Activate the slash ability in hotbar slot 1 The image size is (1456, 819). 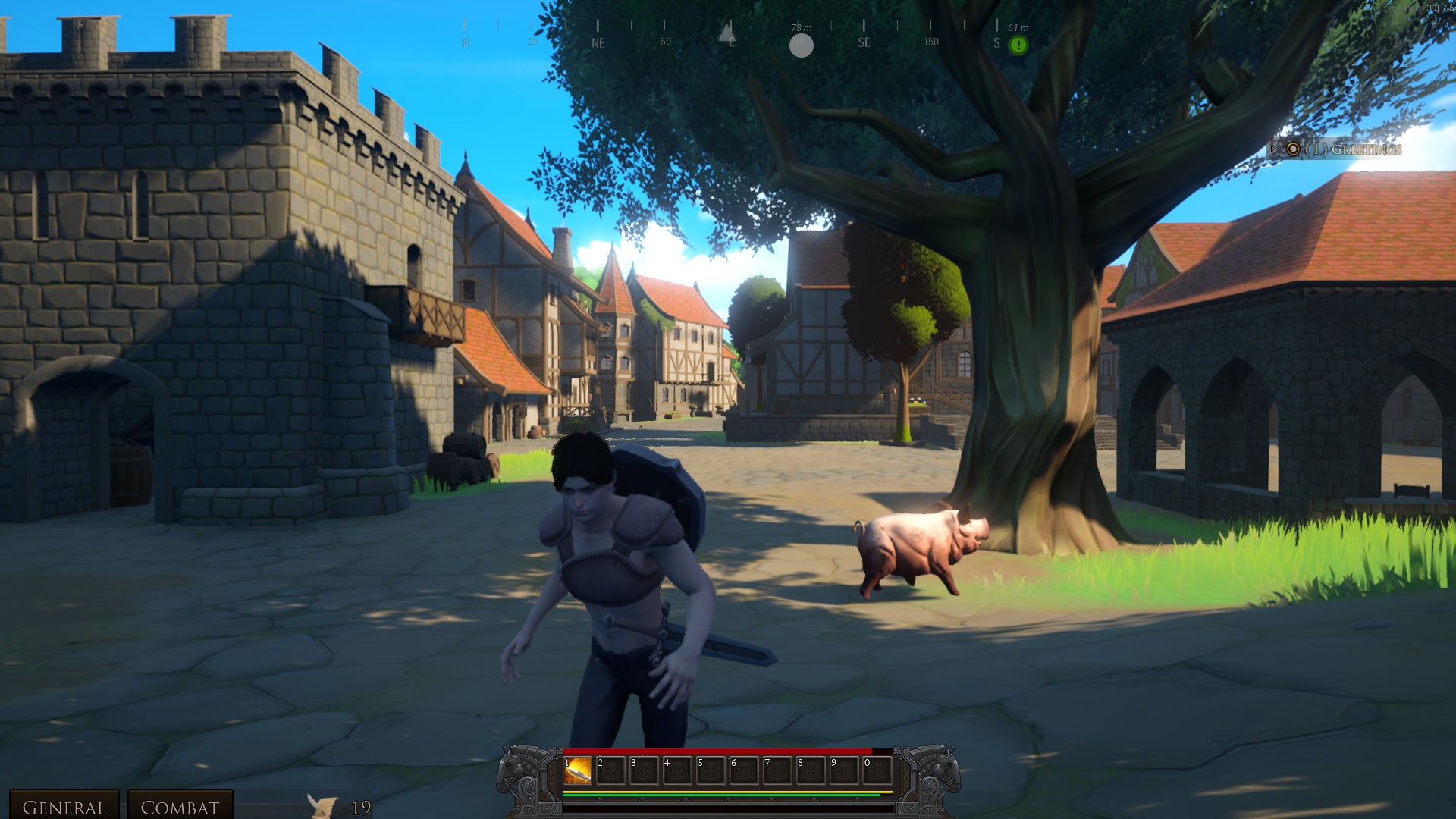[x=578, y=771]
